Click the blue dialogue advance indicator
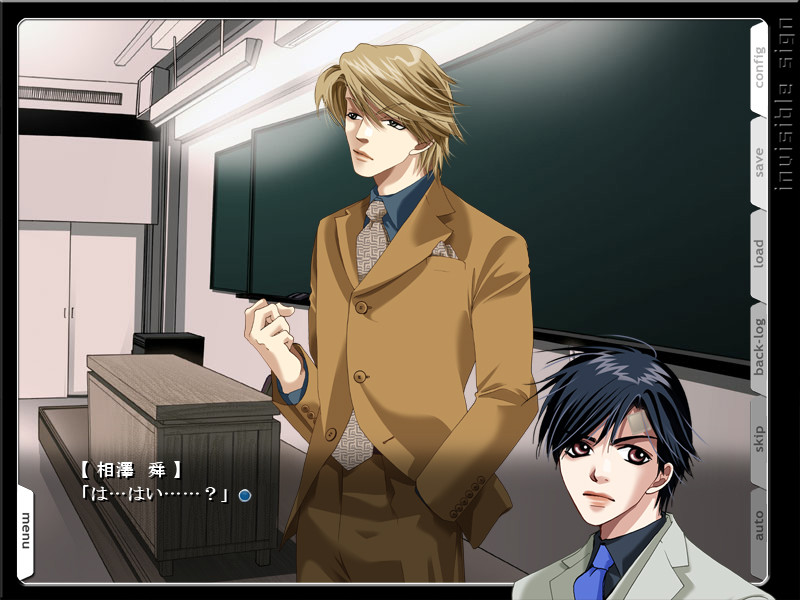 [x=245, y=494]
